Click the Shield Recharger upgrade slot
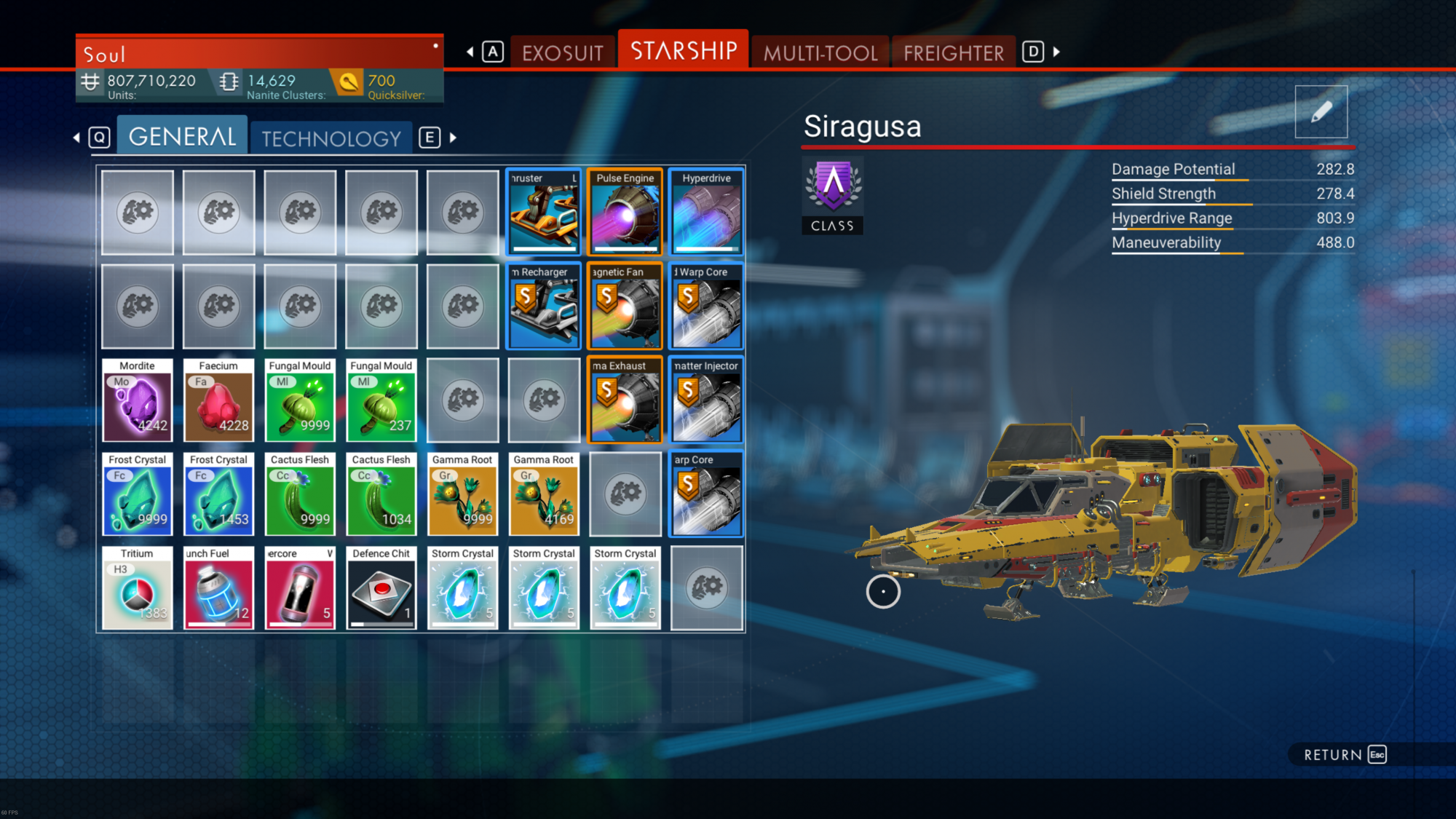Image resolution: width=1456 pixels, height=819 pixels. tap(544, 306)
